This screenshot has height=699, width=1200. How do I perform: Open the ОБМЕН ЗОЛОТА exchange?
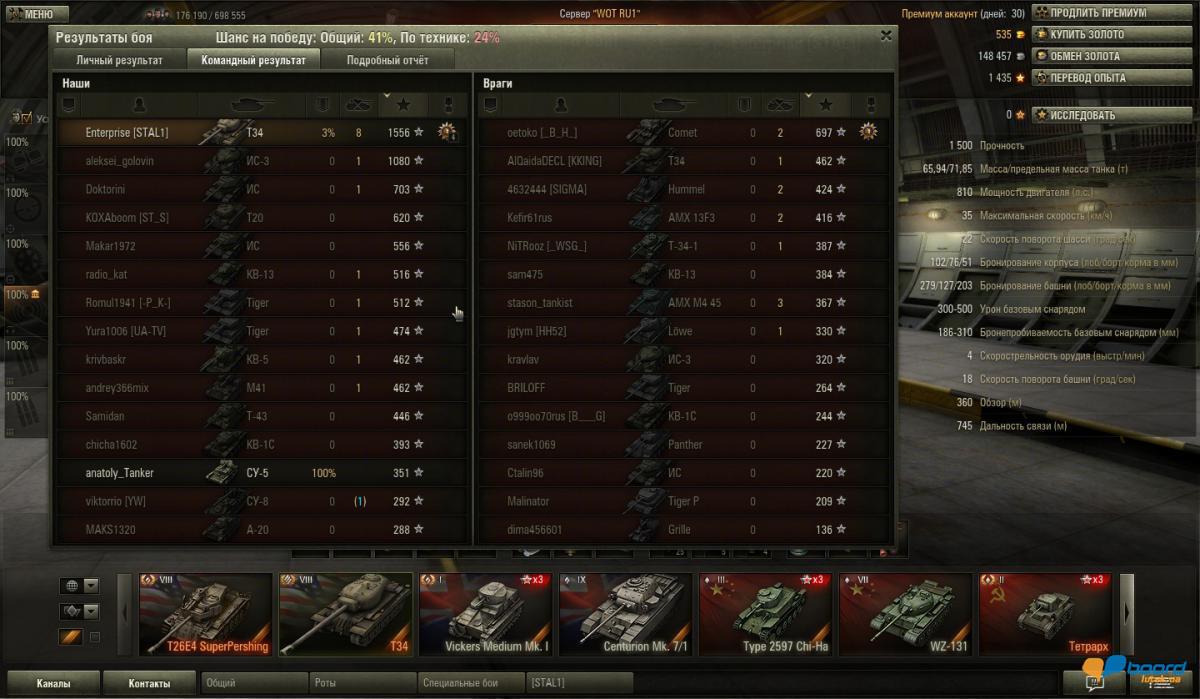click(1084, 56)
